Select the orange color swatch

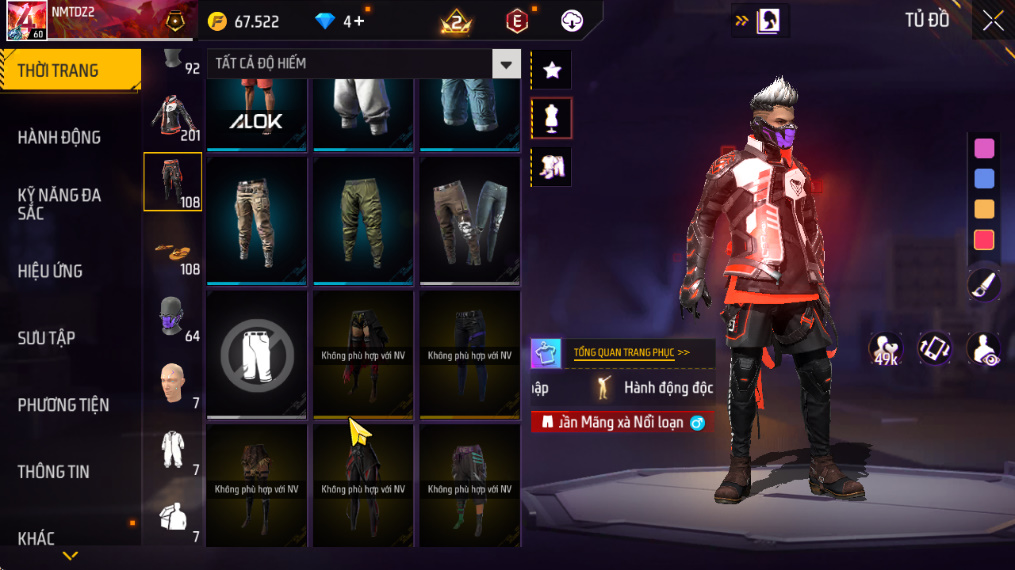(x=984, y=210)
